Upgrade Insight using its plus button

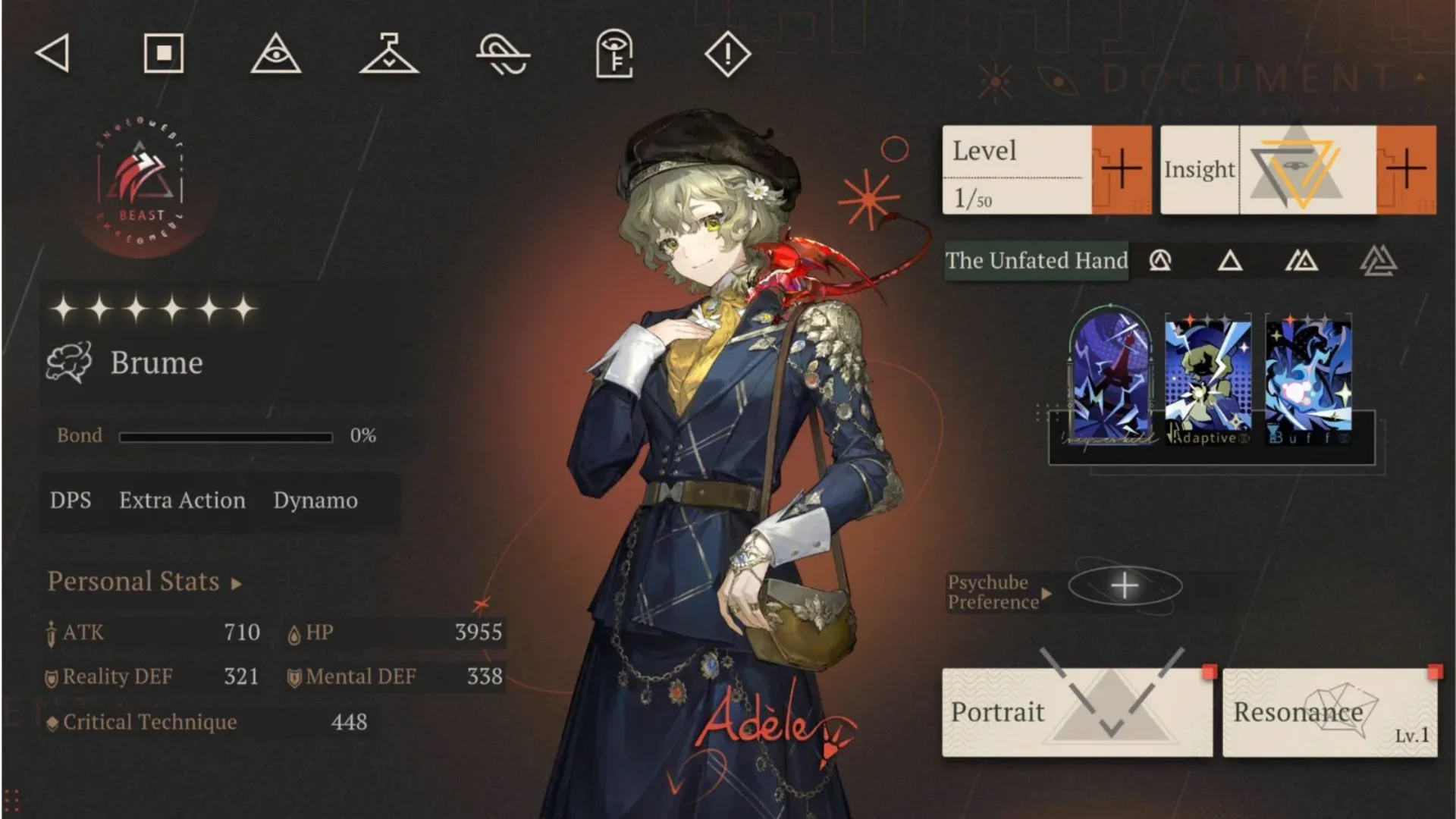1405,169
